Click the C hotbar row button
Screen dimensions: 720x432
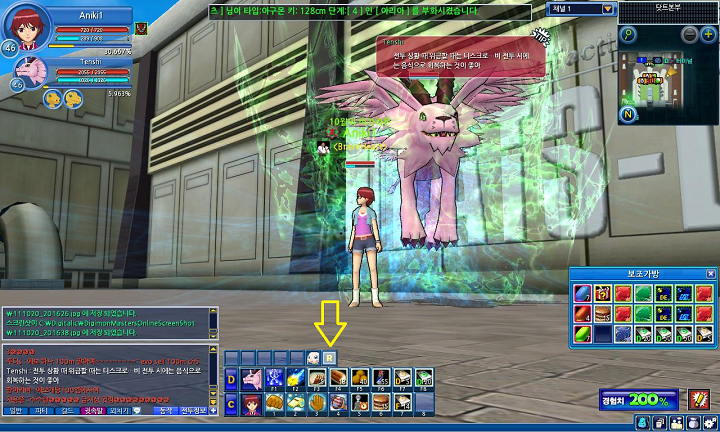231,403
